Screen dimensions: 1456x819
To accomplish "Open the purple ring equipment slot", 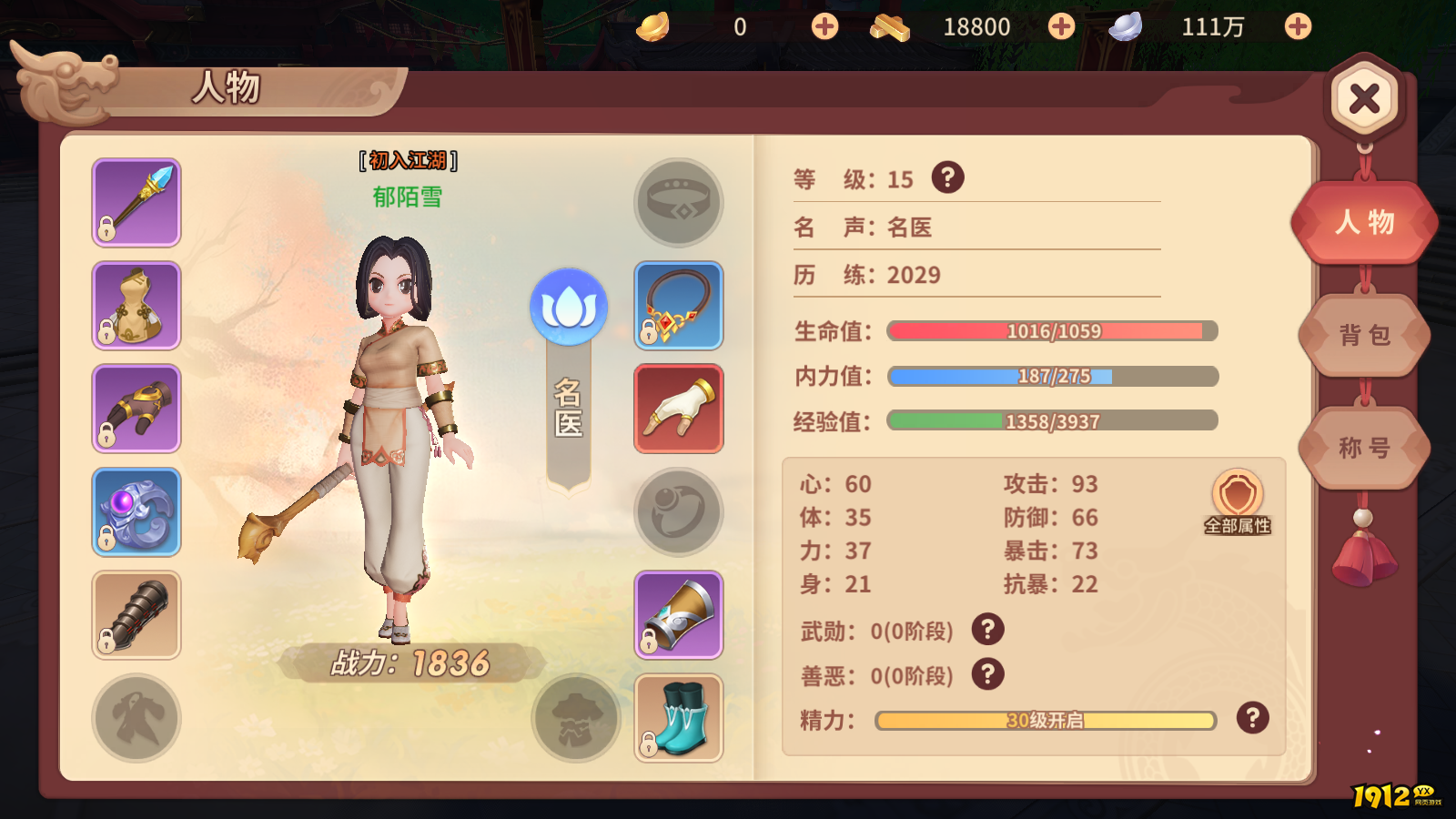I will (136, 511).
